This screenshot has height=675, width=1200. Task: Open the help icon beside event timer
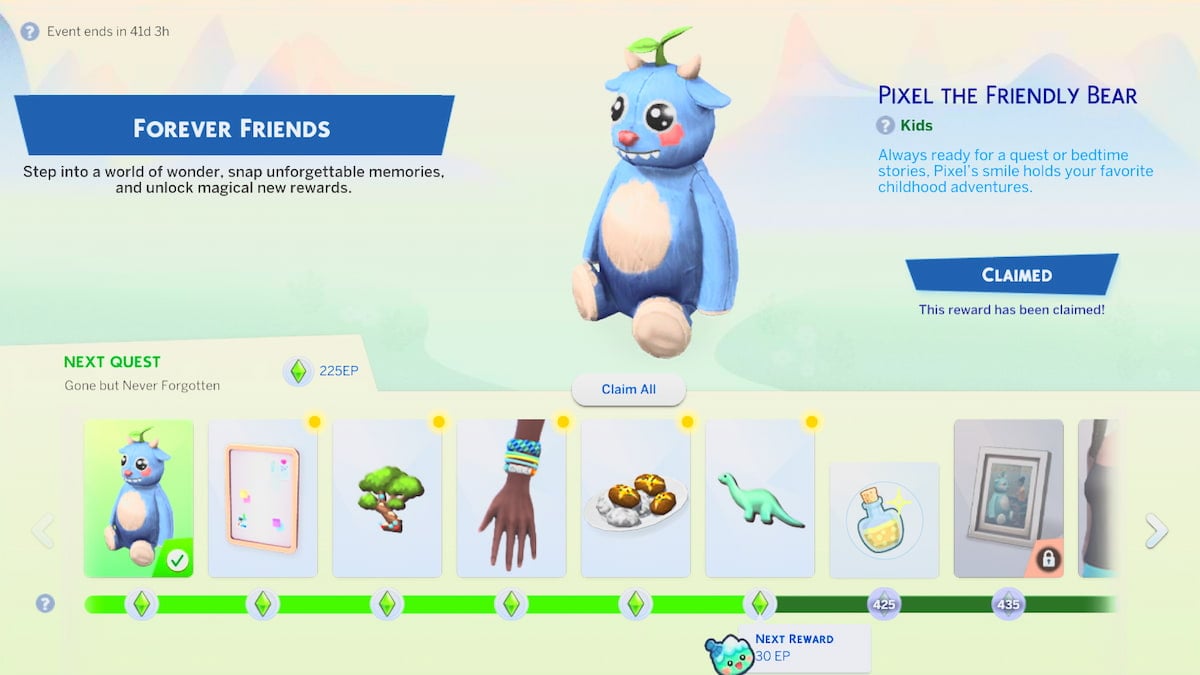(30, 31)
